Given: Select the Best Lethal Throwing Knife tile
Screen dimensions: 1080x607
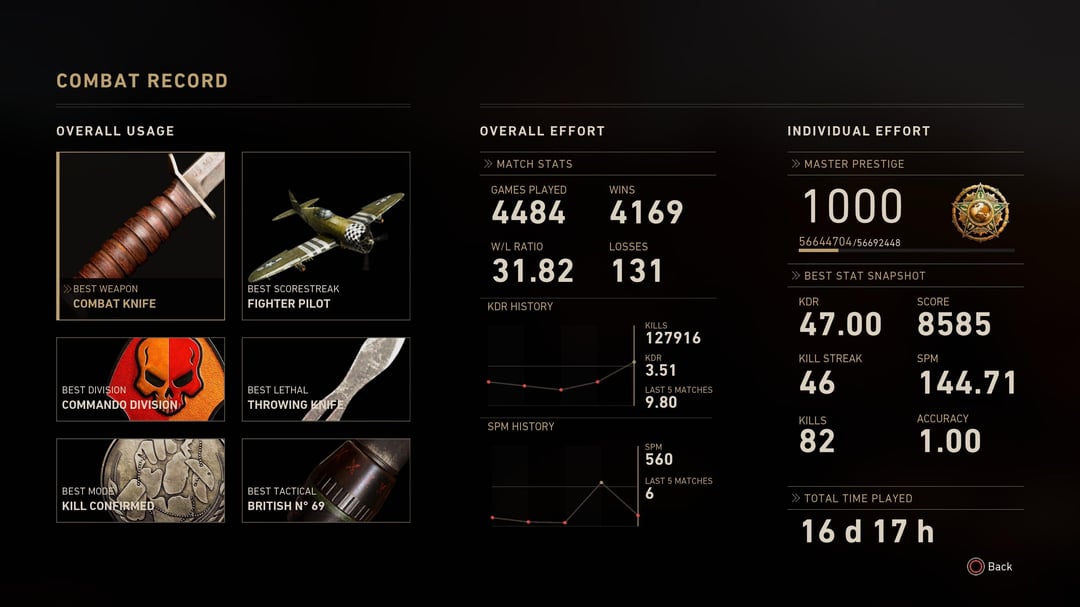Looking at the screenshot, I should pos(326,379).
